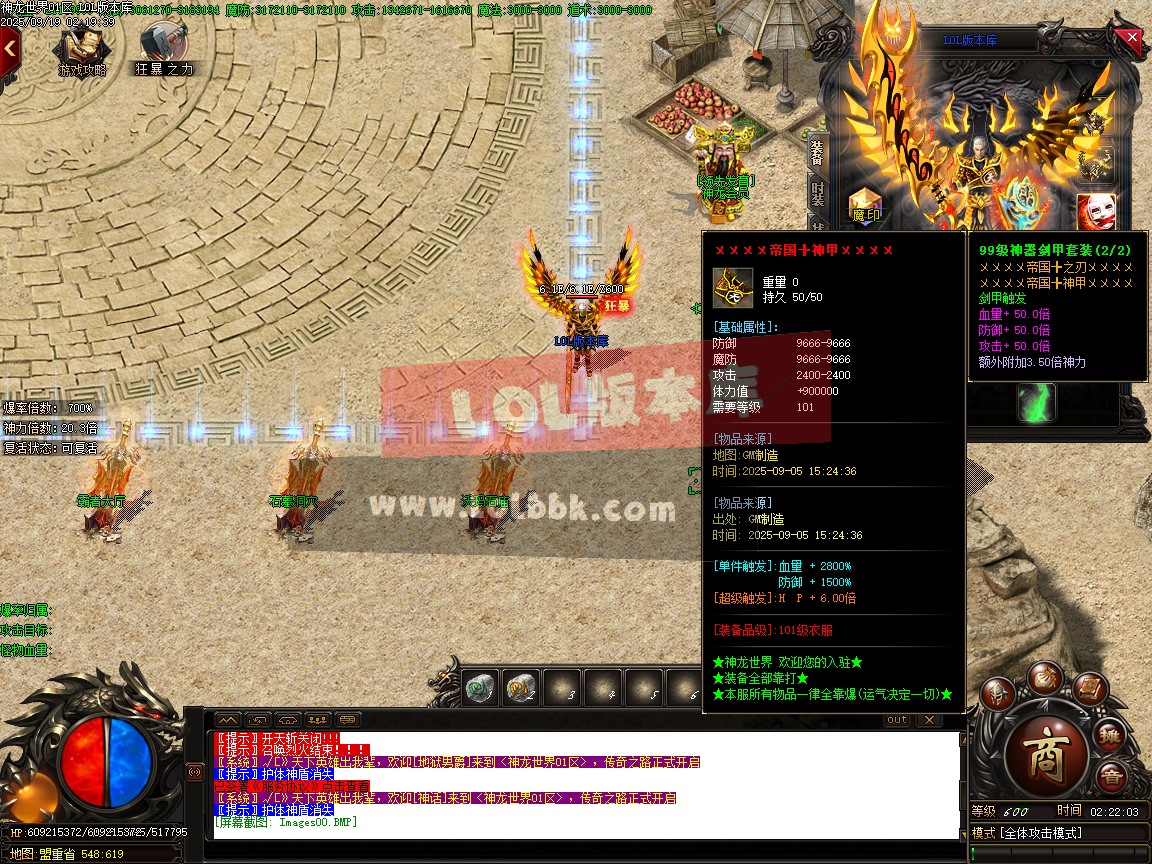Image resolution: width=1152 pixels, height=864 pixels.
Task: Change the 全体攻击模式 attack mode
Action: [x=1040, y=833]
